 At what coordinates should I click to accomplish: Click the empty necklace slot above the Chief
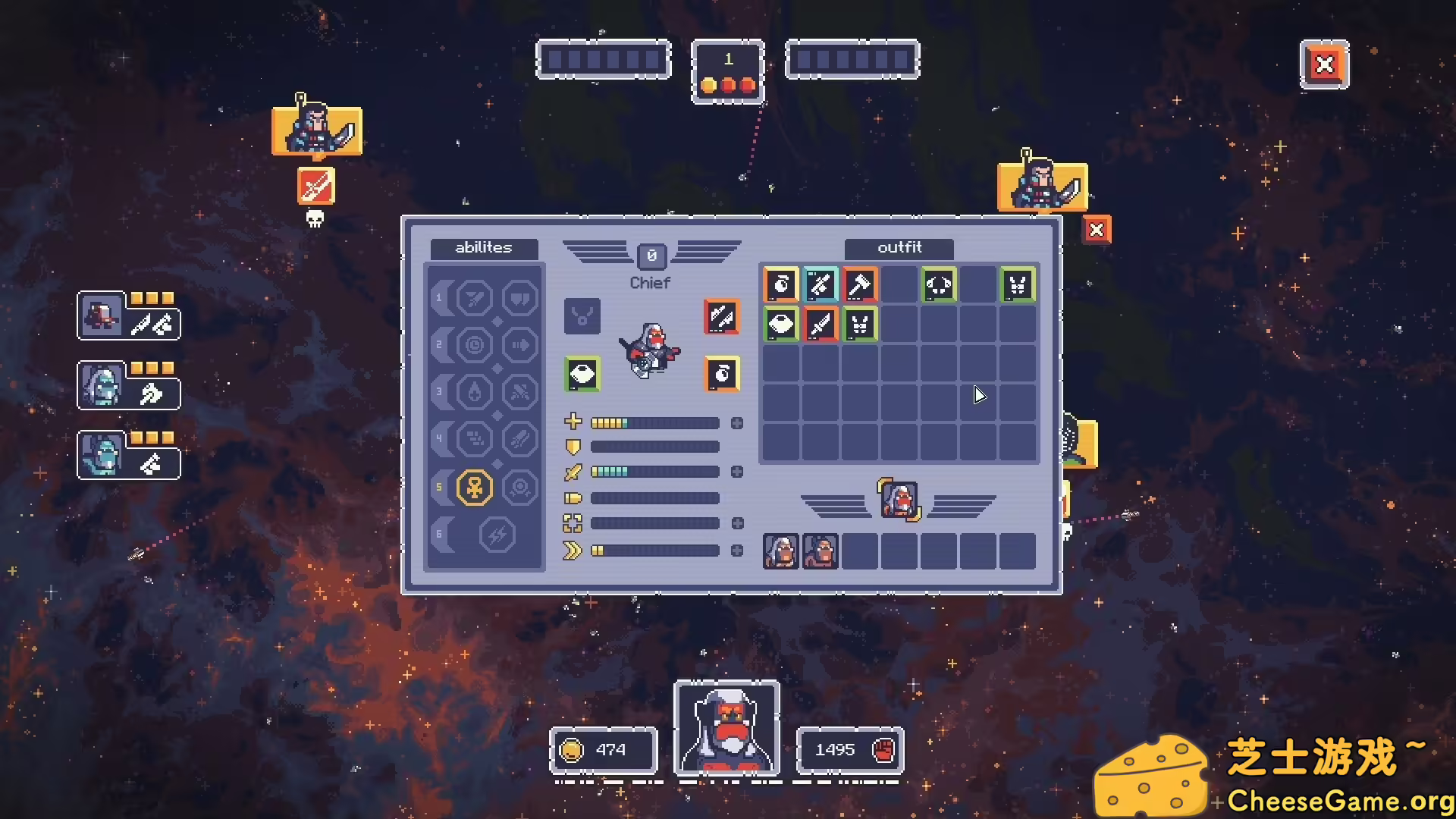(x=582, y=315)
